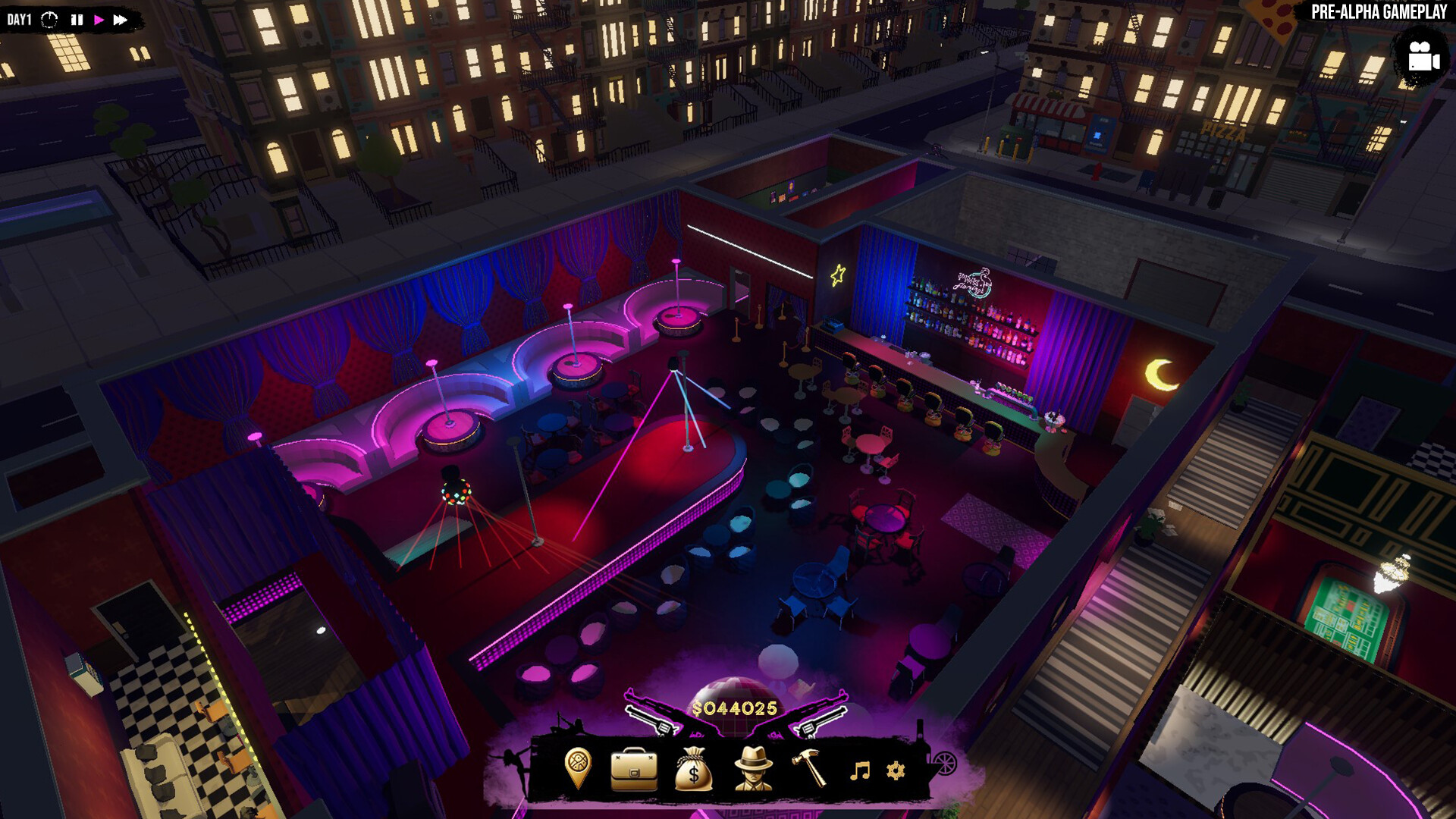
Task: Open the music note jukebox menu
Action: coord(860,770)
